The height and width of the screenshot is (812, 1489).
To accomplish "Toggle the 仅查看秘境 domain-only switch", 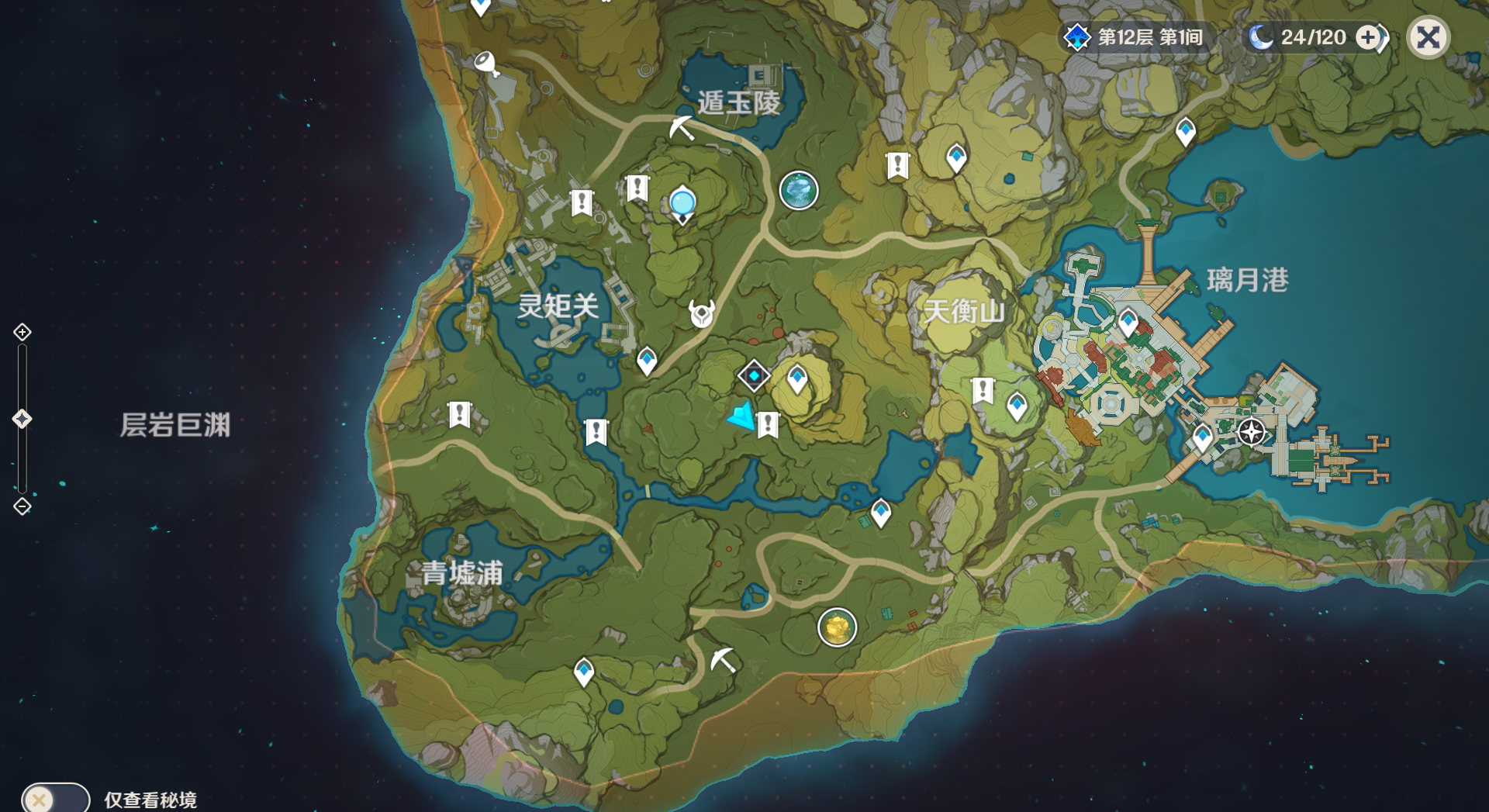I will coord(55,799).
